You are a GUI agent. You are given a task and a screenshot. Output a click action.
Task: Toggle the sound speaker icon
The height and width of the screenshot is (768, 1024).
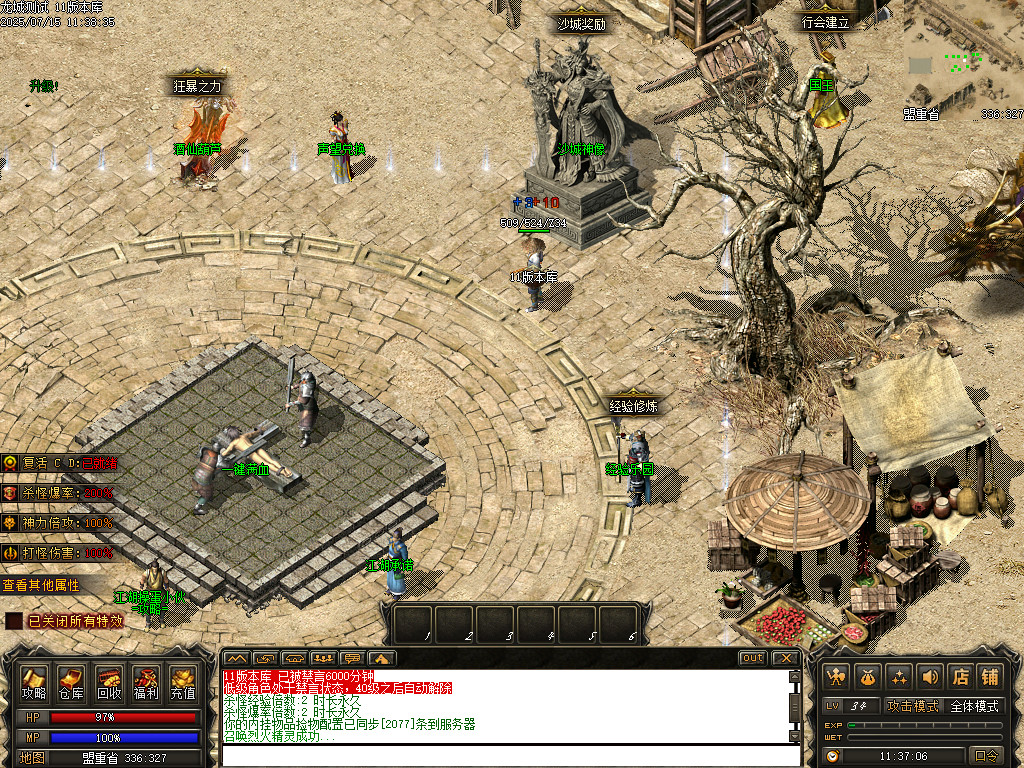(x=930, y=677)
